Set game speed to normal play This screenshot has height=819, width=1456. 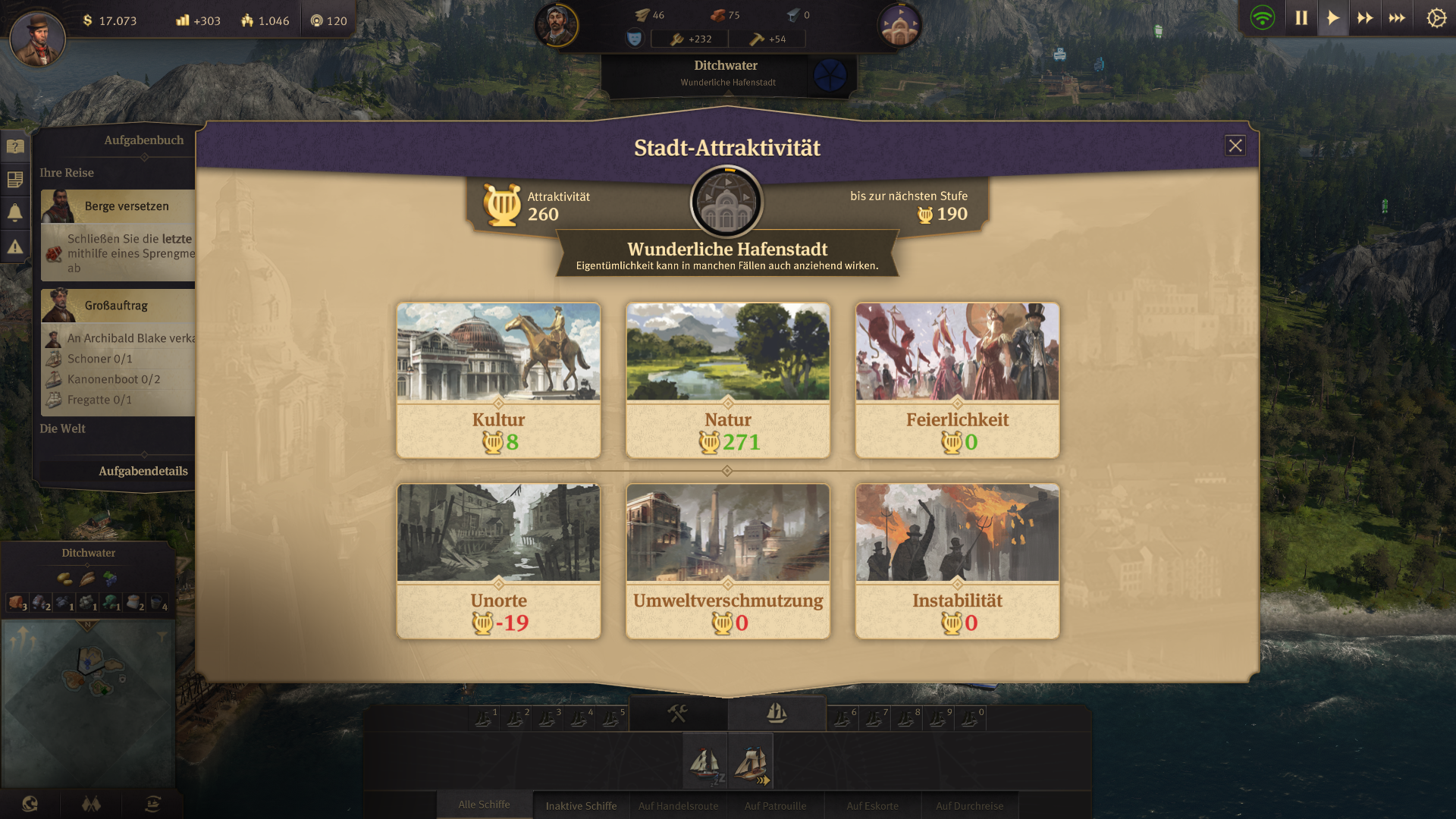1332,18
